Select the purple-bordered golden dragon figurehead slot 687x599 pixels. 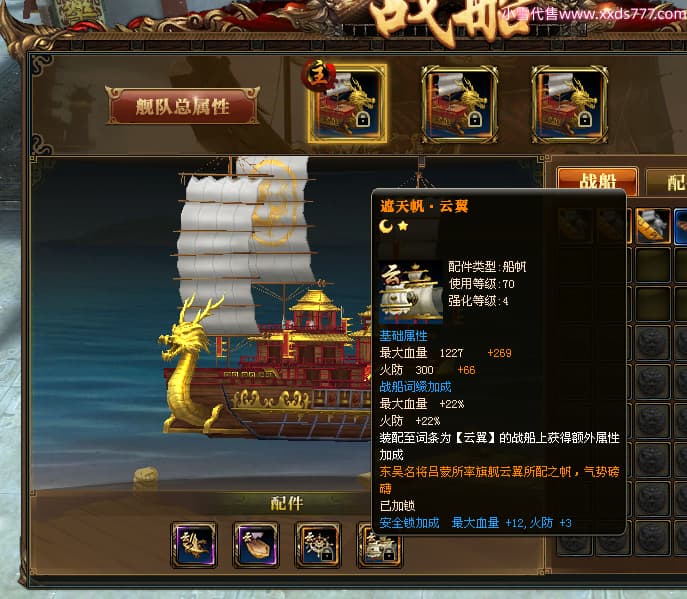[194, 545]
